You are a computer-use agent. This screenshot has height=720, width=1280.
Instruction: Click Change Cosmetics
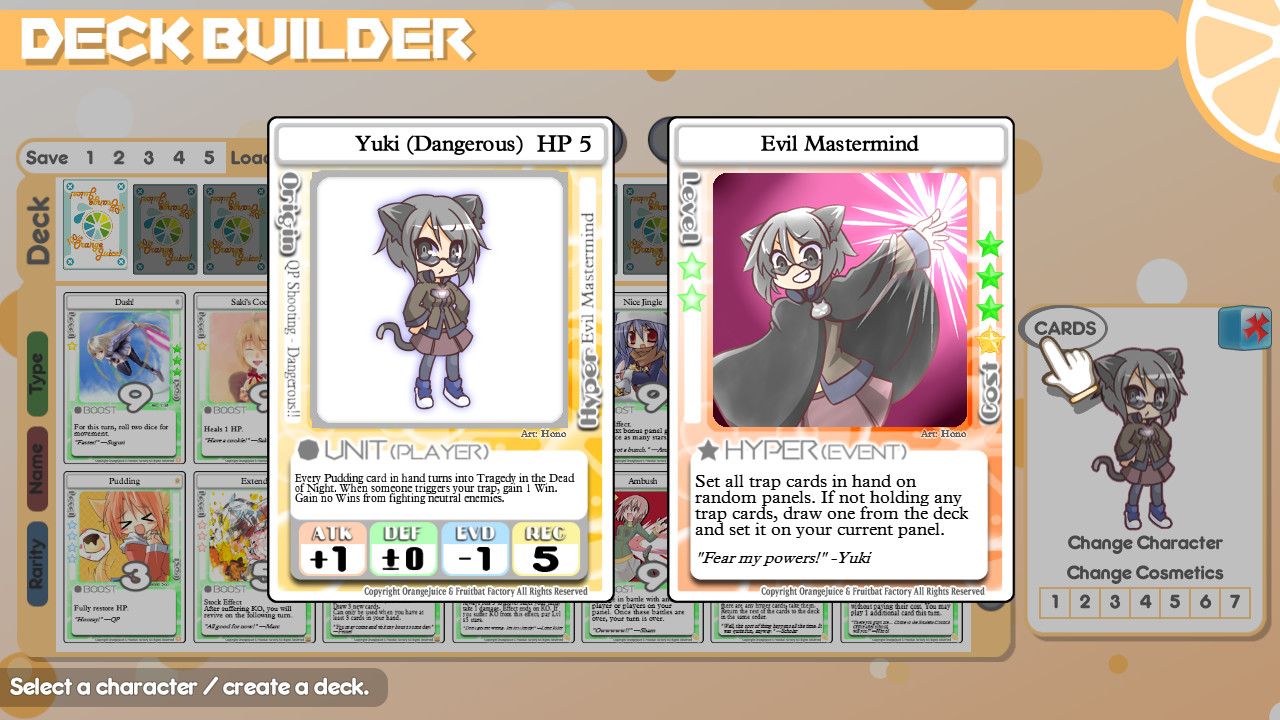1146,572
